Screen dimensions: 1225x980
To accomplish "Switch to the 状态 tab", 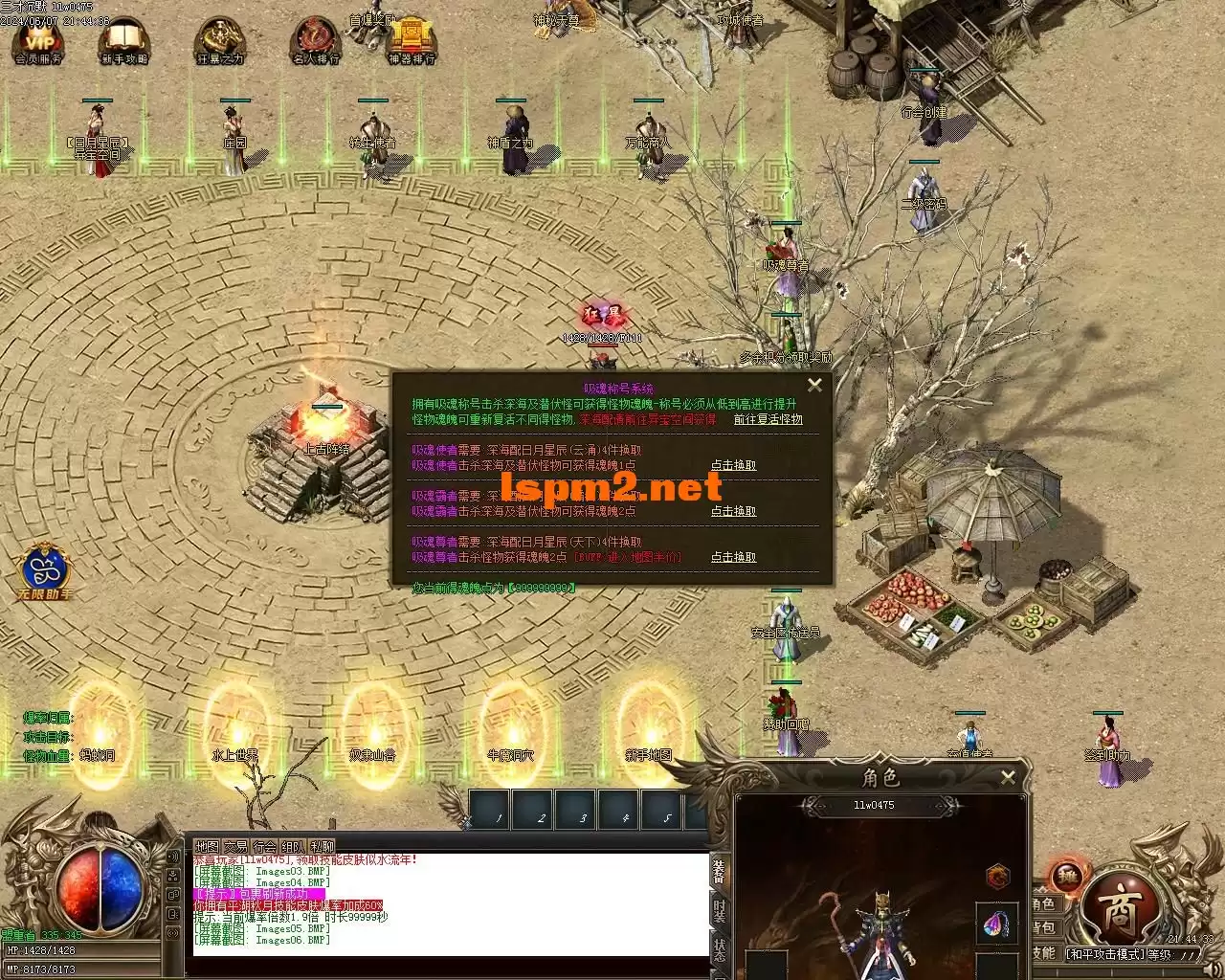I will click(x=720, y=949).
